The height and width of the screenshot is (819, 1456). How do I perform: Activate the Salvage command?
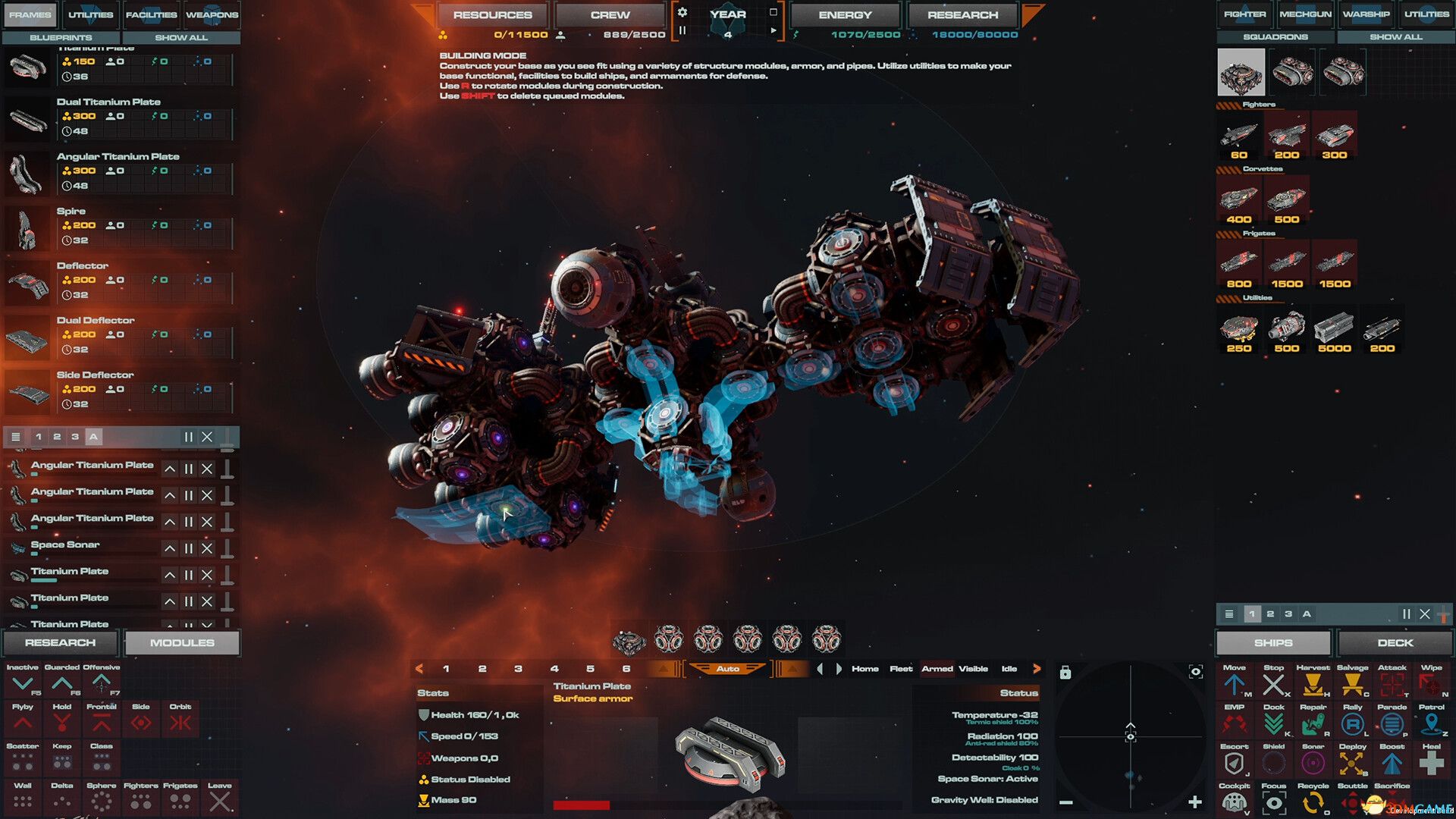[1354, 682]
